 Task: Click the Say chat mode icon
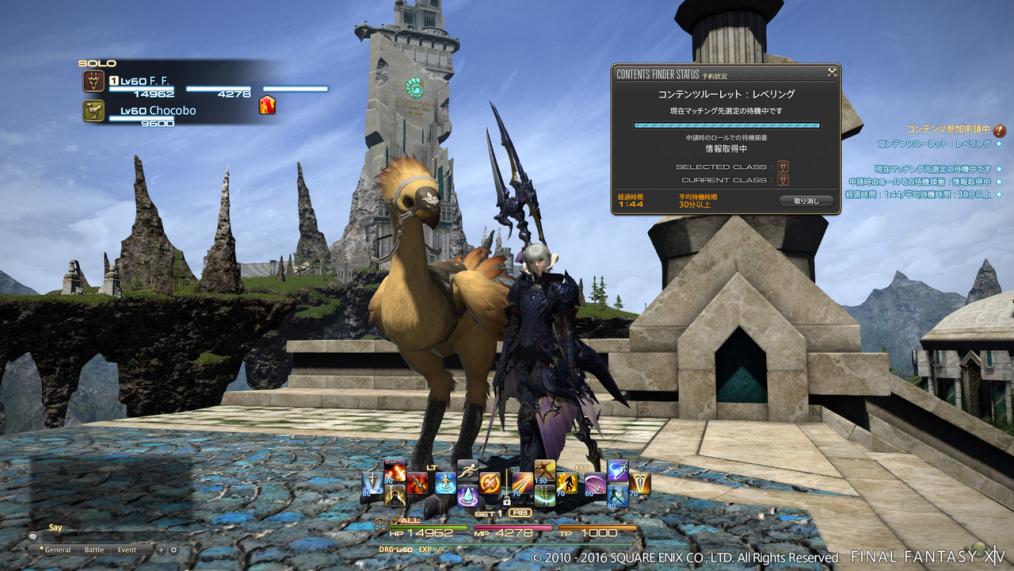click(x=33, y=536)
